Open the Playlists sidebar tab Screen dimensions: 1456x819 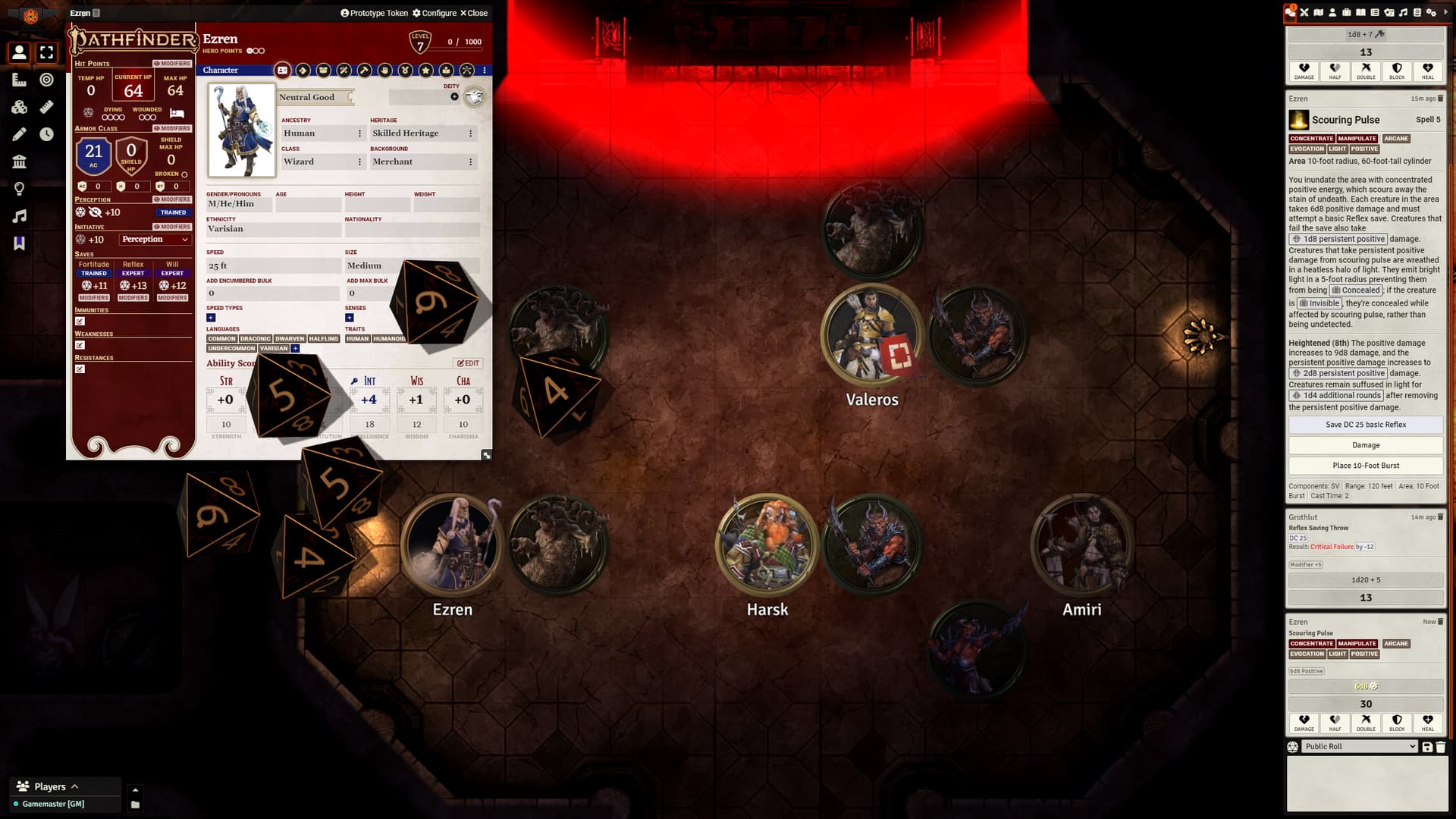[x=1404, y=13]
